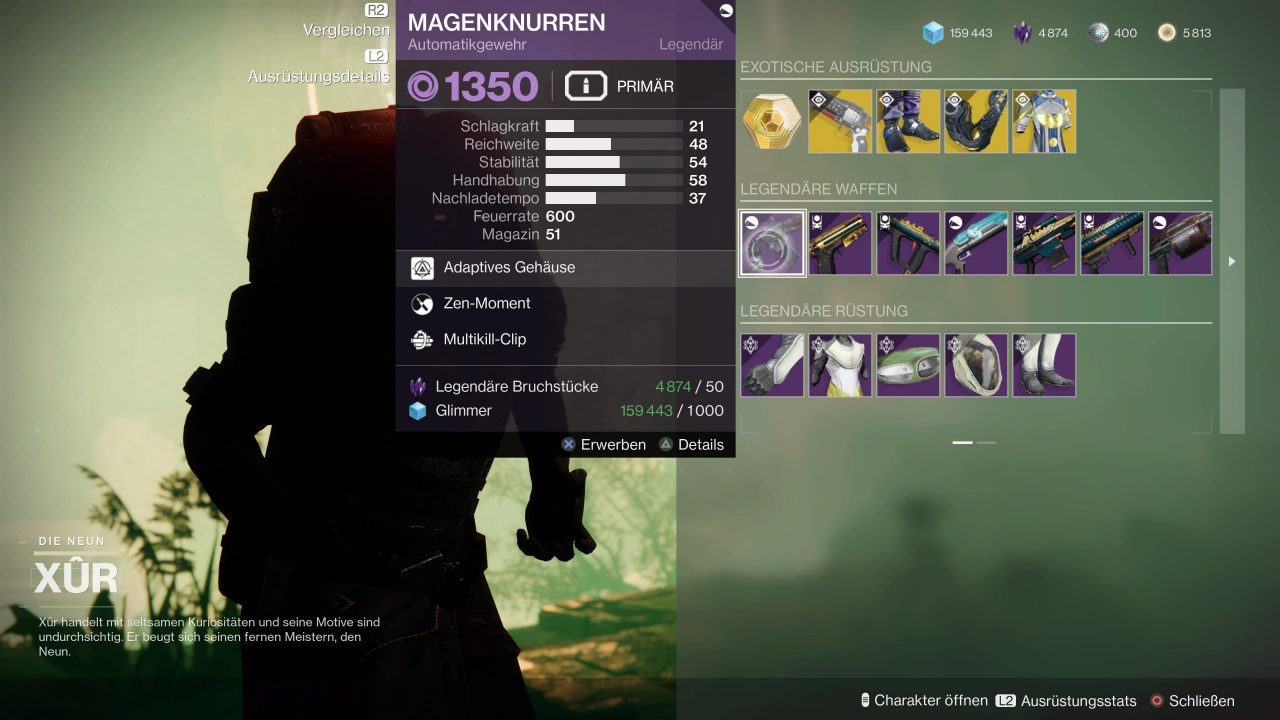This screenshot has height=720, width=1280.
Task: Select the green legendary class item
Action: tap(908, 365)
